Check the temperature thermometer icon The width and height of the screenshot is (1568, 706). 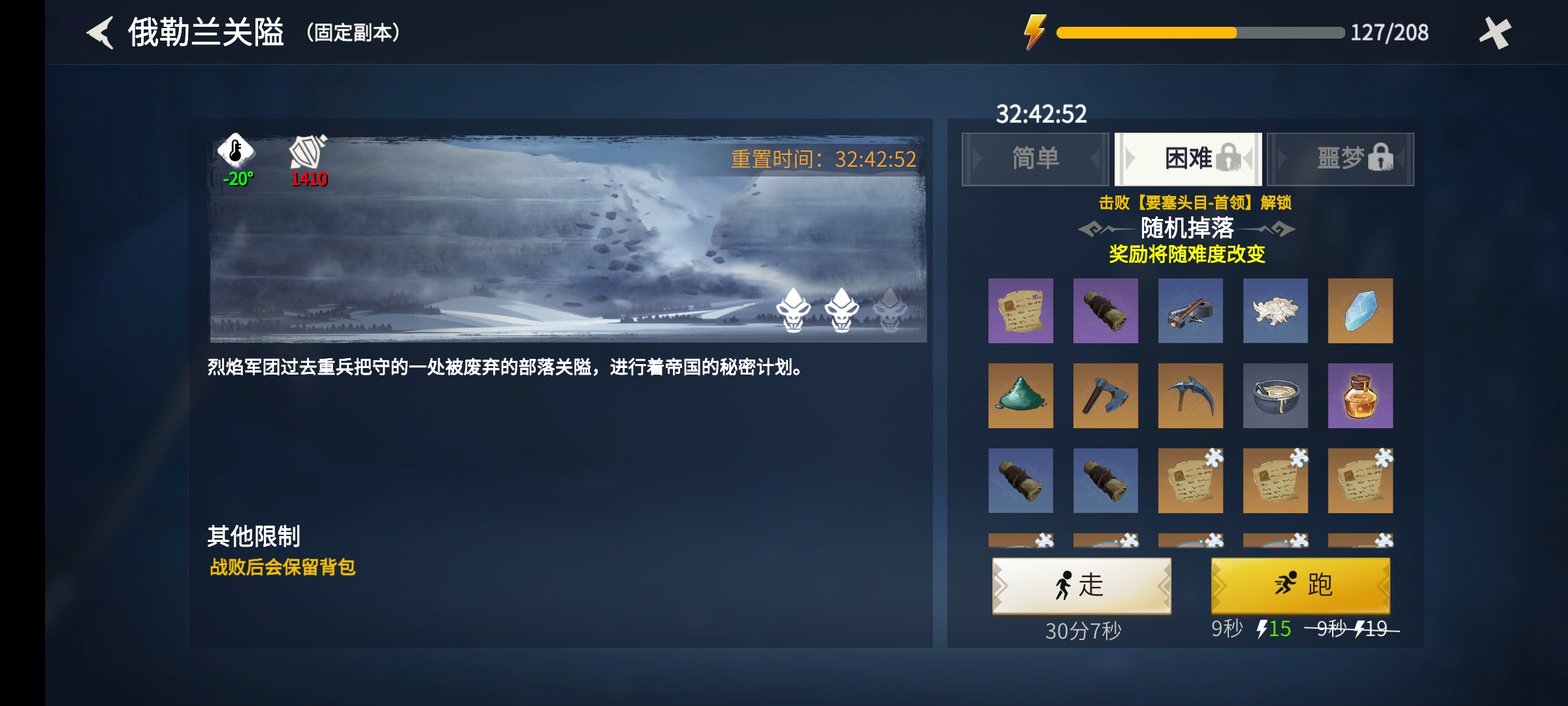coord(236,150)
